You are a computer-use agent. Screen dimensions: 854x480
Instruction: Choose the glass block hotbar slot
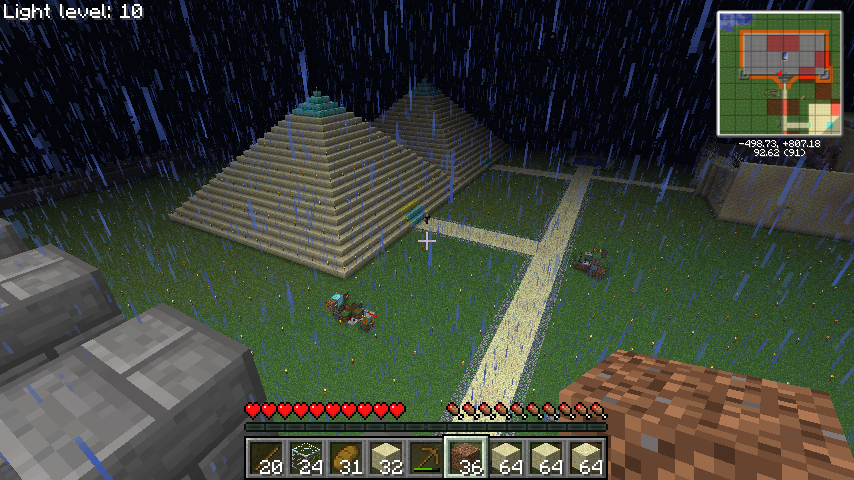point(306,457)
